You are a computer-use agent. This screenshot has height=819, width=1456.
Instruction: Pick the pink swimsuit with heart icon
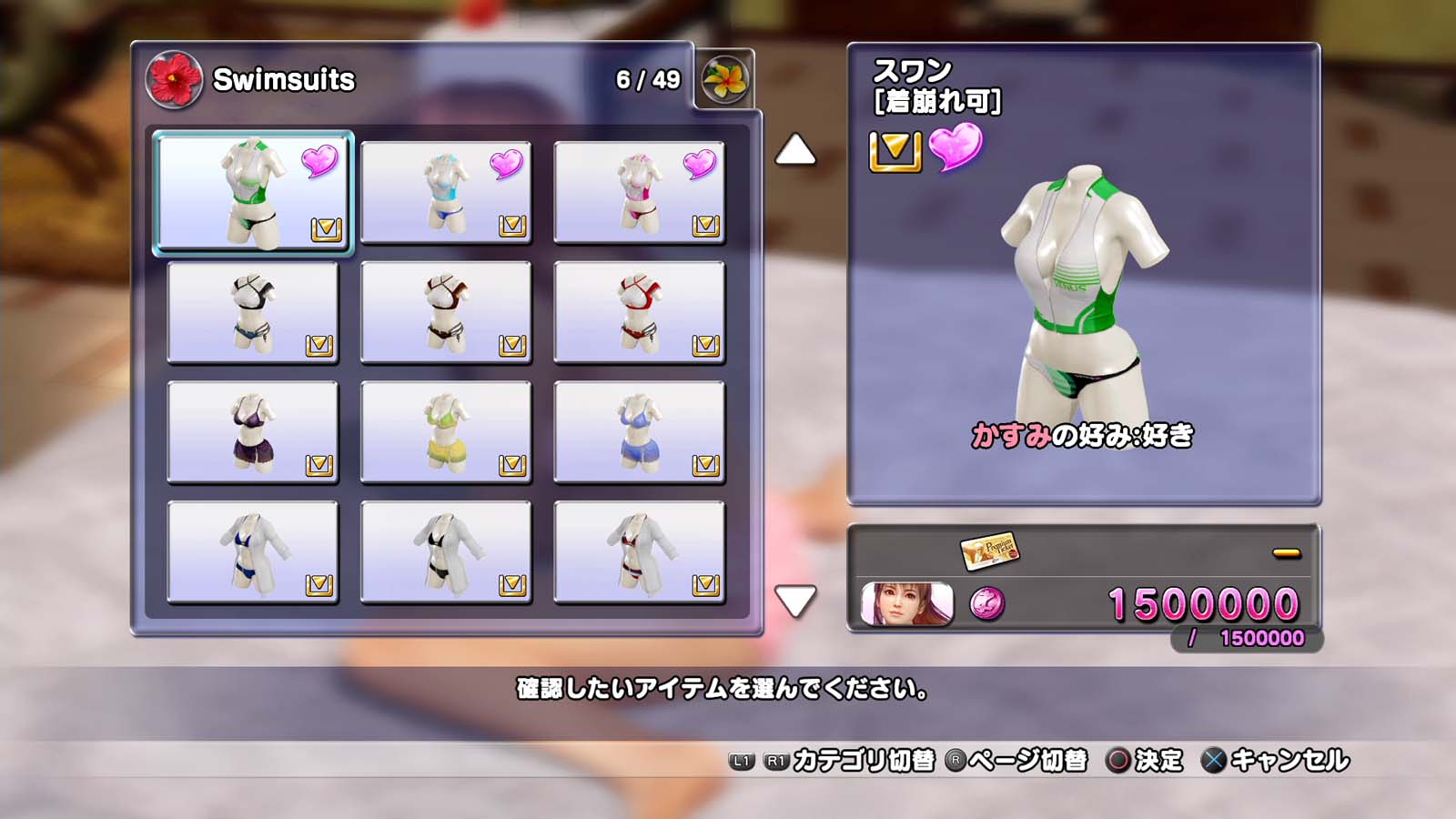[639, 193]
